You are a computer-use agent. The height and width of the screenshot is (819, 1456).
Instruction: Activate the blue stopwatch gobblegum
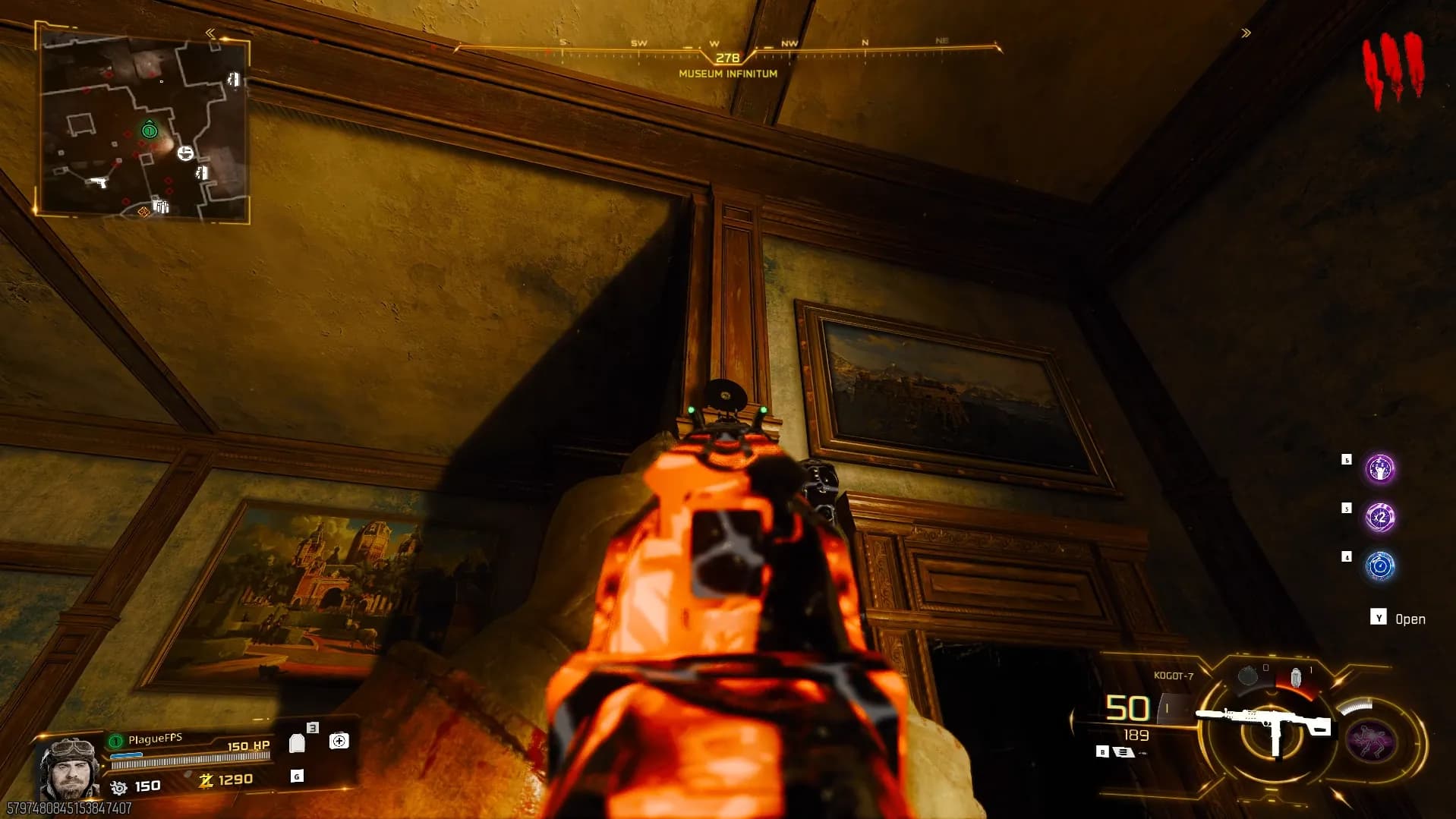click(x=1380, y=566)
